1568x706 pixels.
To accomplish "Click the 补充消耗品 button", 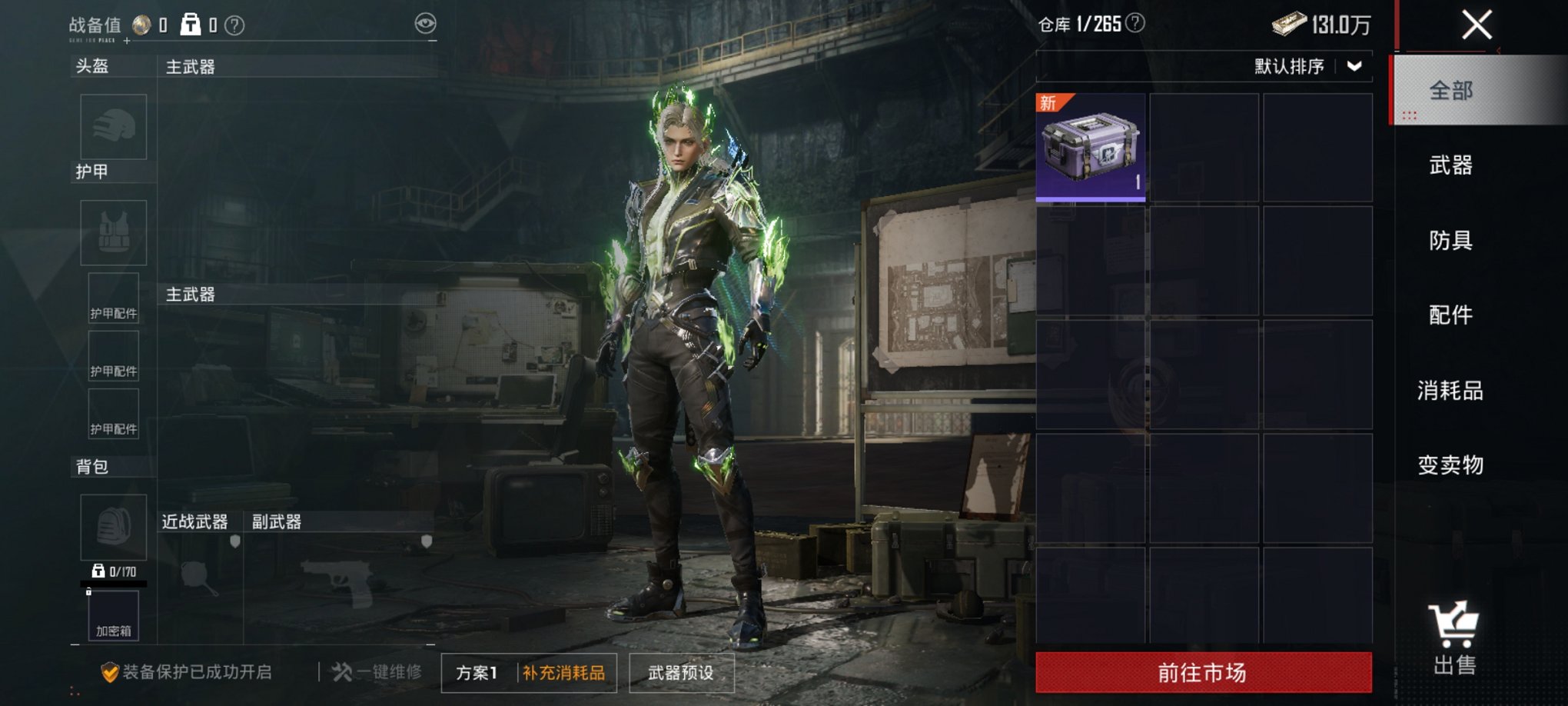I will click(x=564, y=673).
